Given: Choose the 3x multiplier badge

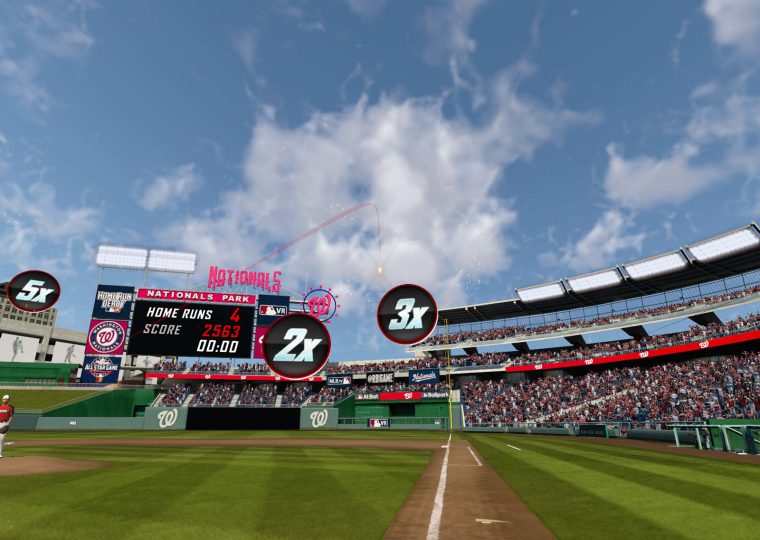Looking at the screenshot, I should coord(407,314).
